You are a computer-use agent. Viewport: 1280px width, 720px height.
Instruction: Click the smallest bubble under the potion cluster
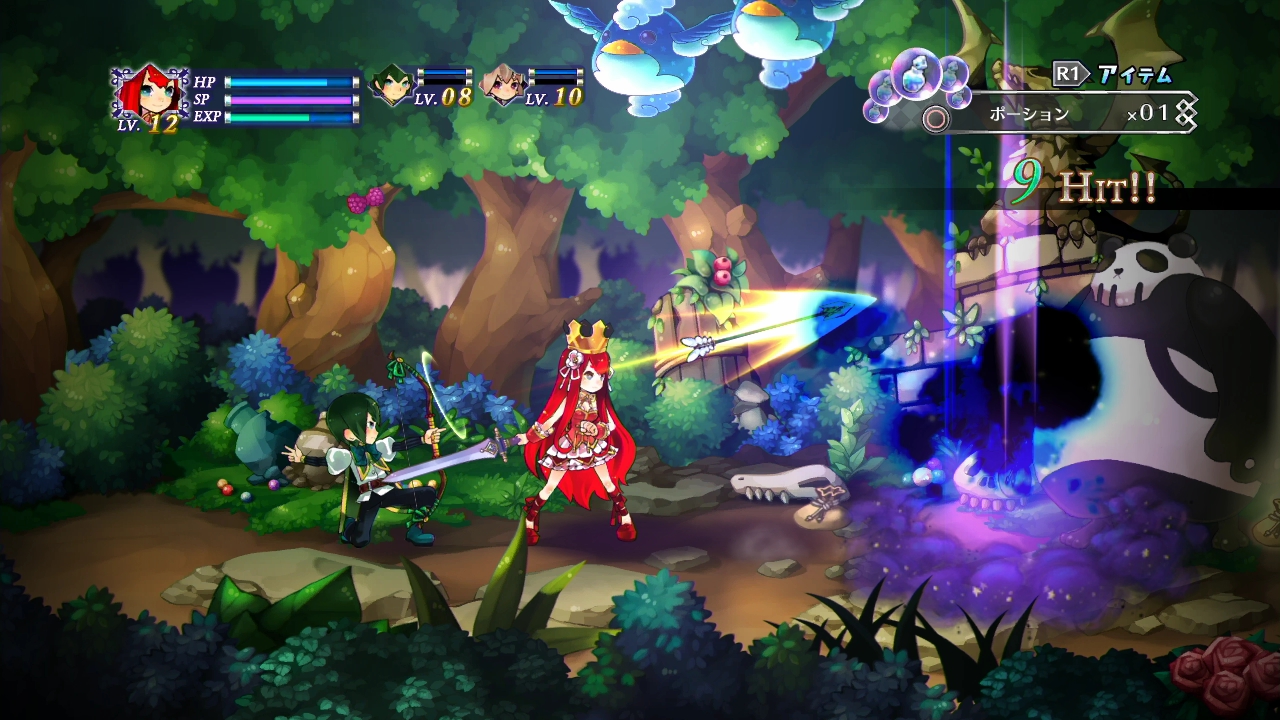pos(875,111)
